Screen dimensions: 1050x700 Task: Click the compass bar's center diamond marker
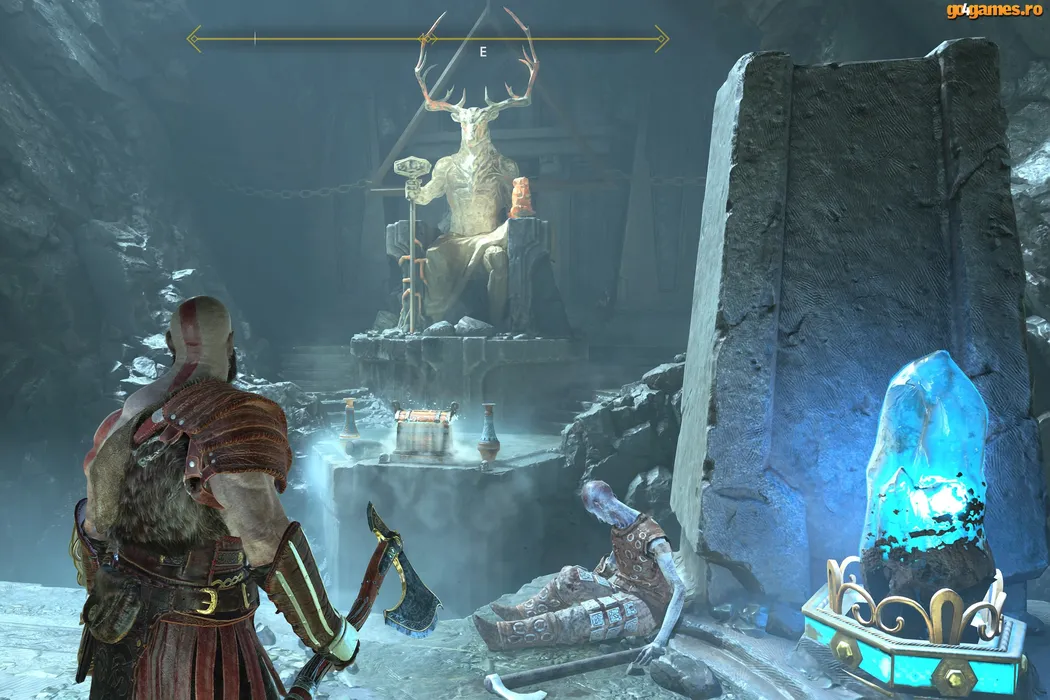[x=427, y=39]
